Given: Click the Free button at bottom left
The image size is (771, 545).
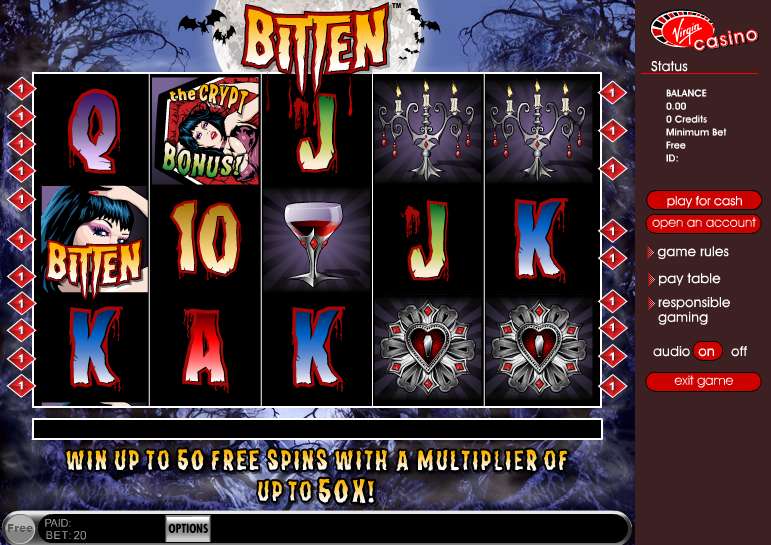Looking at the screenshot, I should point(19,529).
